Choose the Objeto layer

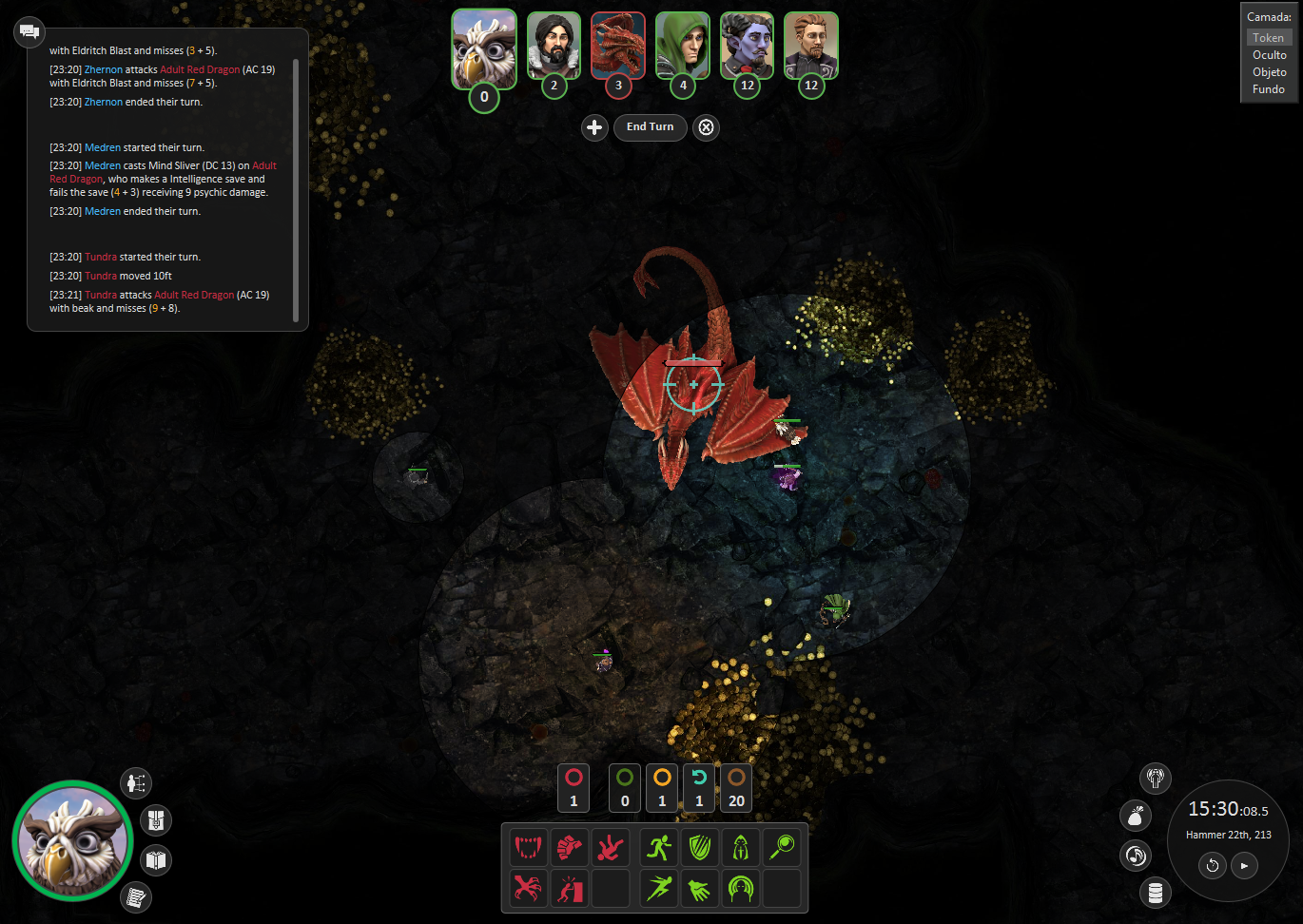(x=1269, y=72)
